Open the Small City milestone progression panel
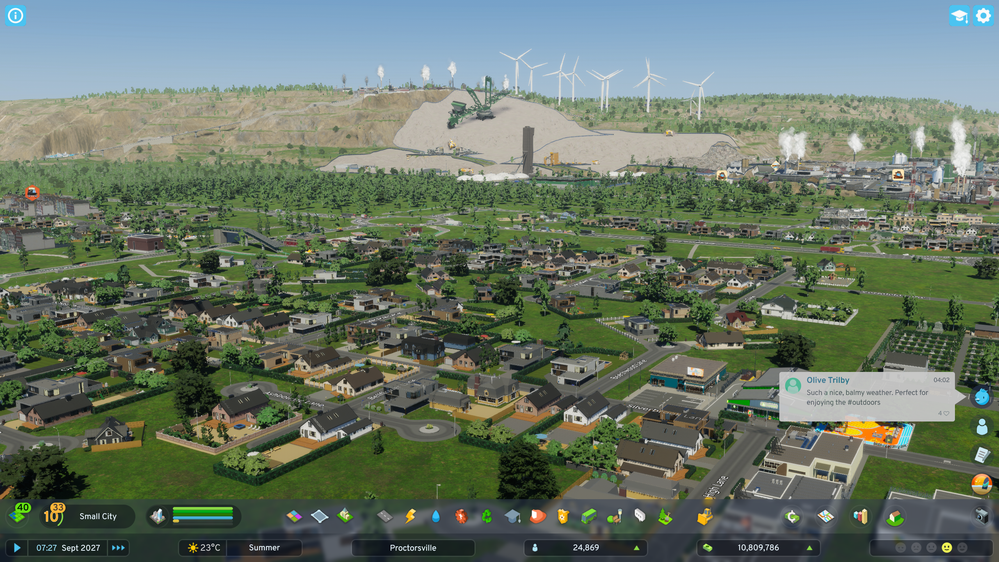The width and height of the screenshot is (999, 562). click(x=97, y=516)
